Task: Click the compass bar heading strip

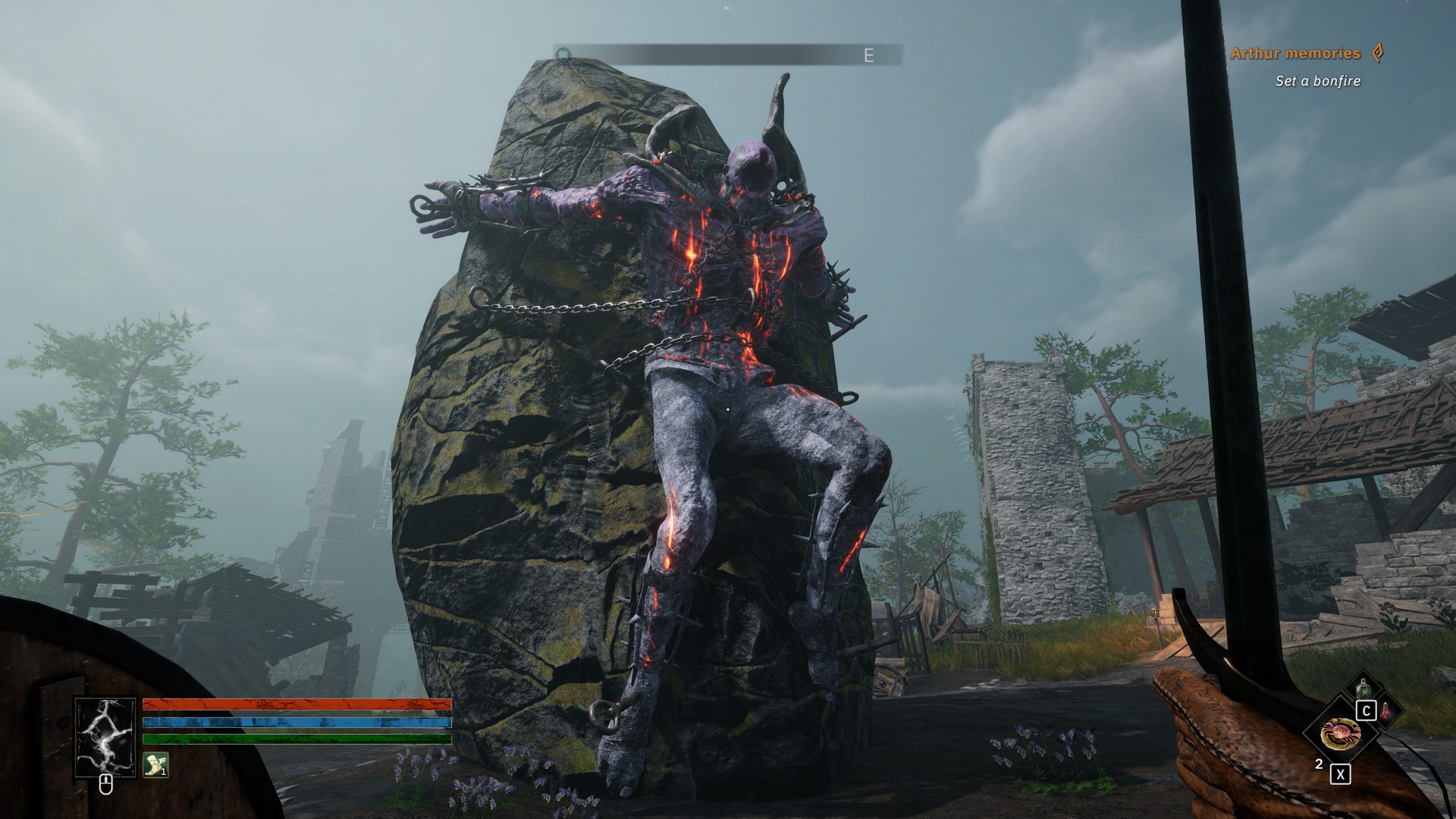Action: pos(727,55)
